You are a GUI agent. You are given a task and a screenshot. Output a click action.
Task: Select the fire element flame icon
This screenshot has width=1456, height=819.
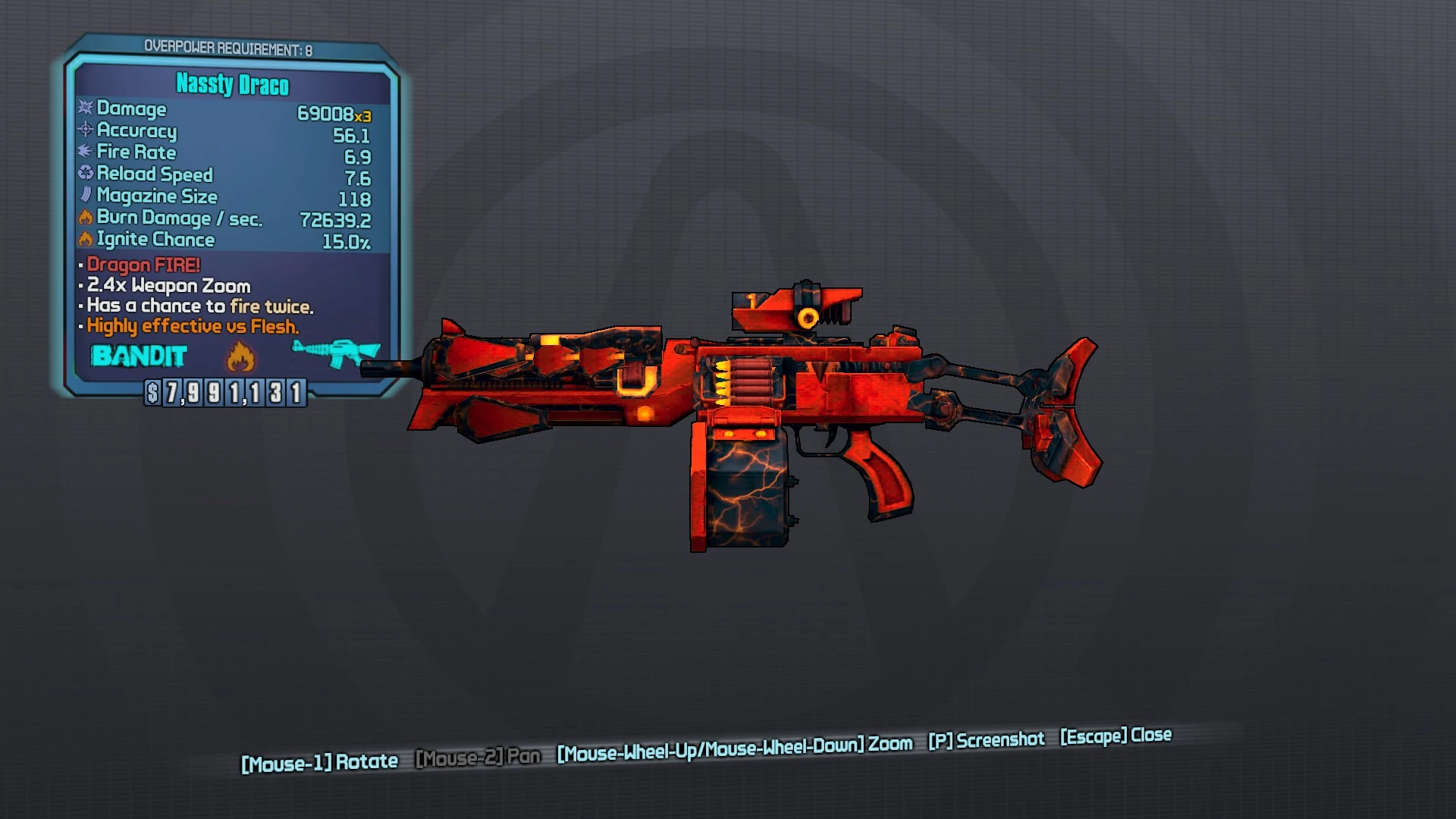coord(241,356)
